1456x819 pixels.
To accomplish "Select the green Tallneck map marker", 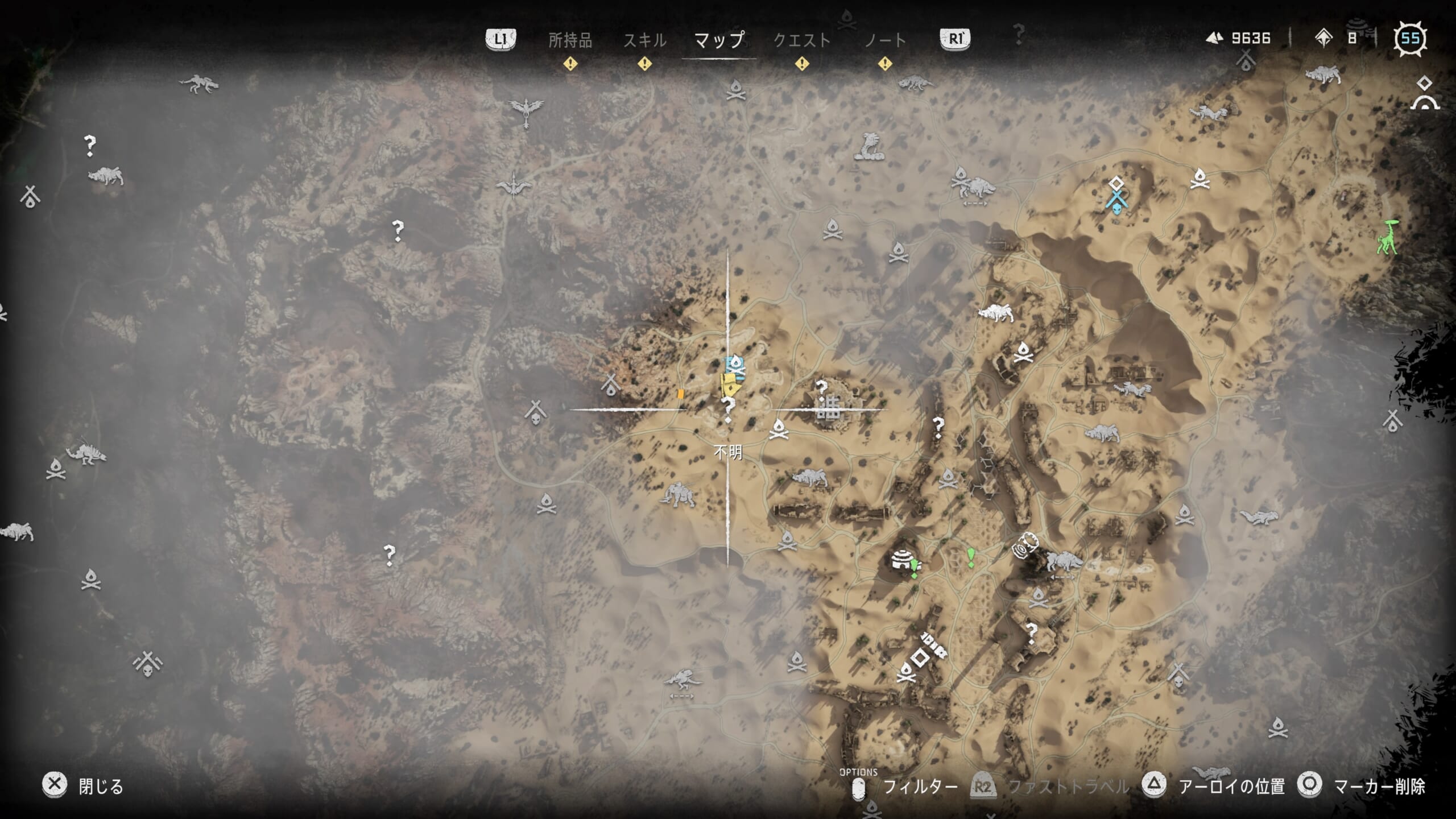I will (1388, 237).
